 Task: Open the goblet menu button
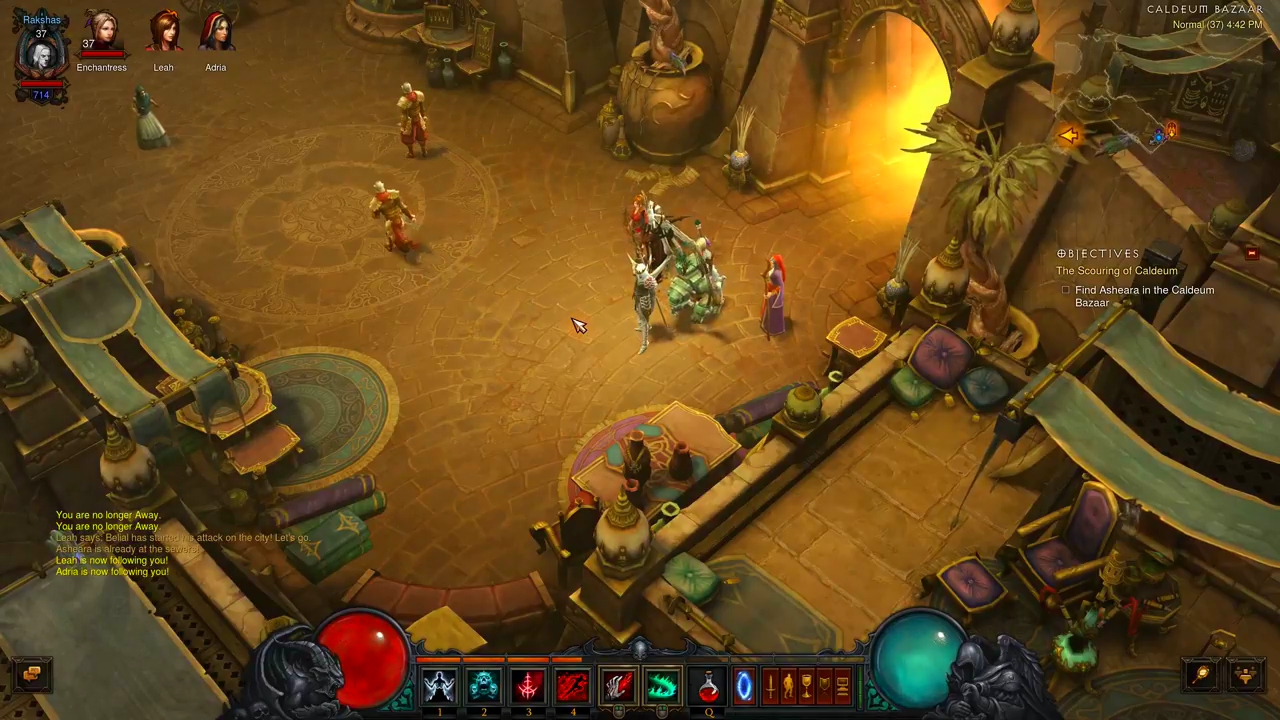[806, 686]
